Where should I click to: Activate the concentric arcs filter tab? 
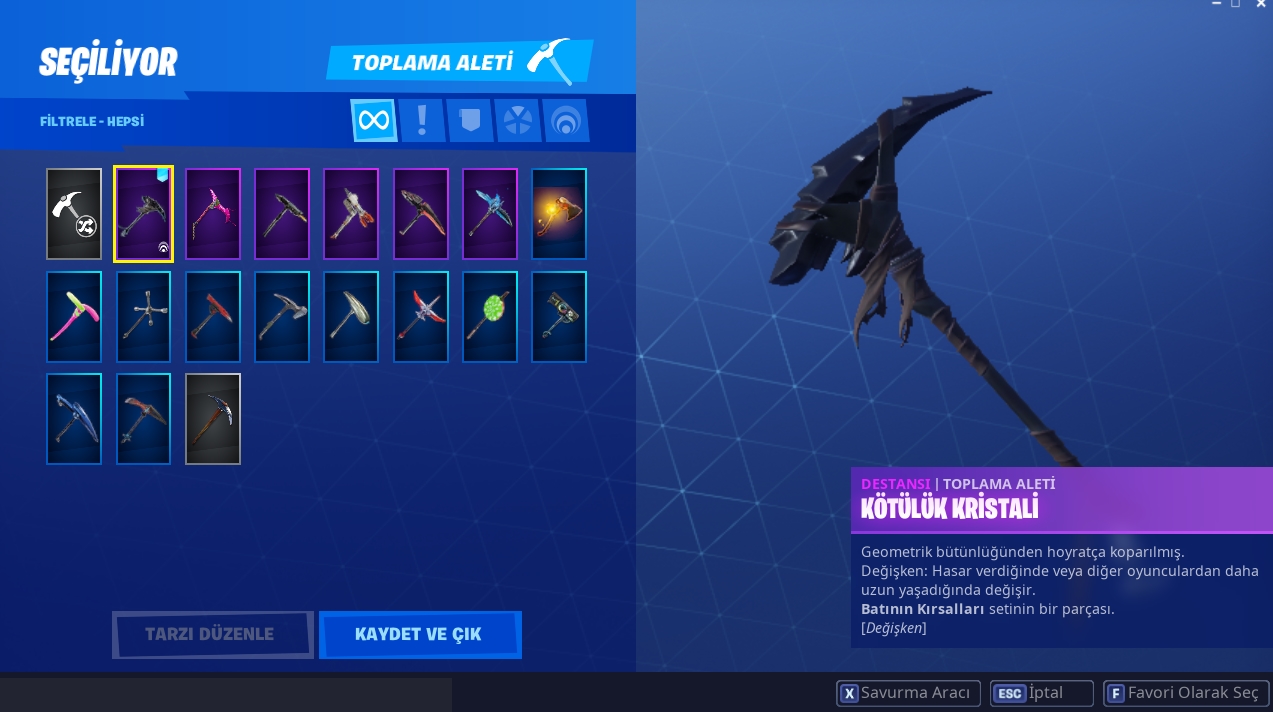(566, 121)
